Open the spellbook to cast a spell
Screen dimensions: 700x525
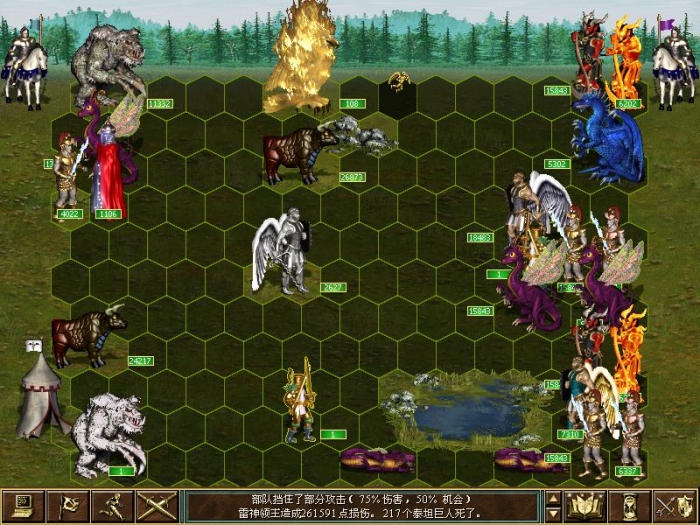[584, 506]
